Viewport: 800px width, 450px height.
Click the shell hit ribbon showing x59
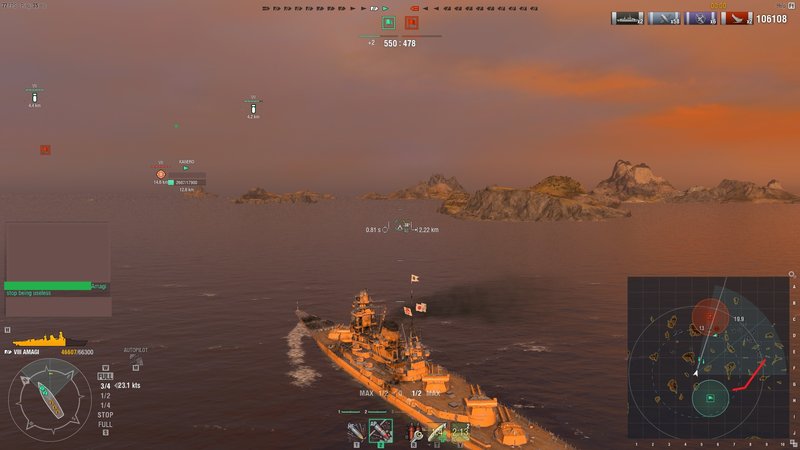(x=664, y=18)
